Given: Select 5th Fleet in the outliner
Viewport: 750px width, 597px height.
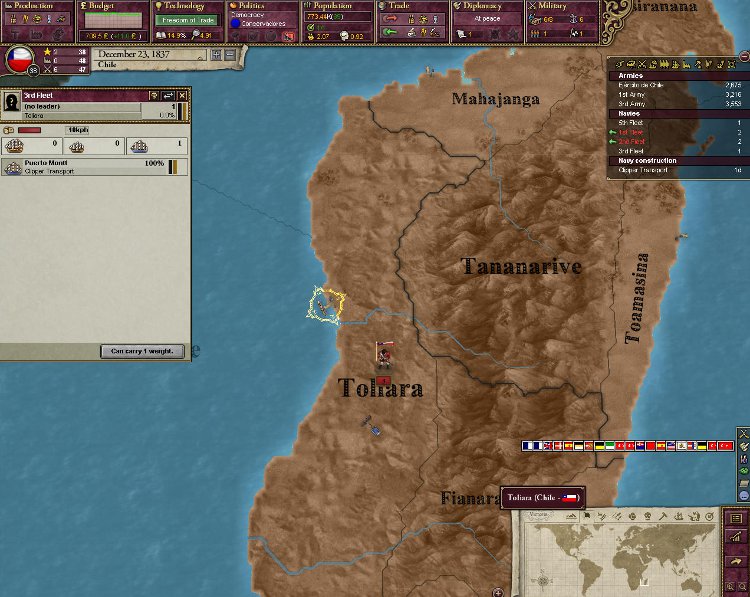Looking at the screenshot, I should pyautogui.click(x=633, y=122).
